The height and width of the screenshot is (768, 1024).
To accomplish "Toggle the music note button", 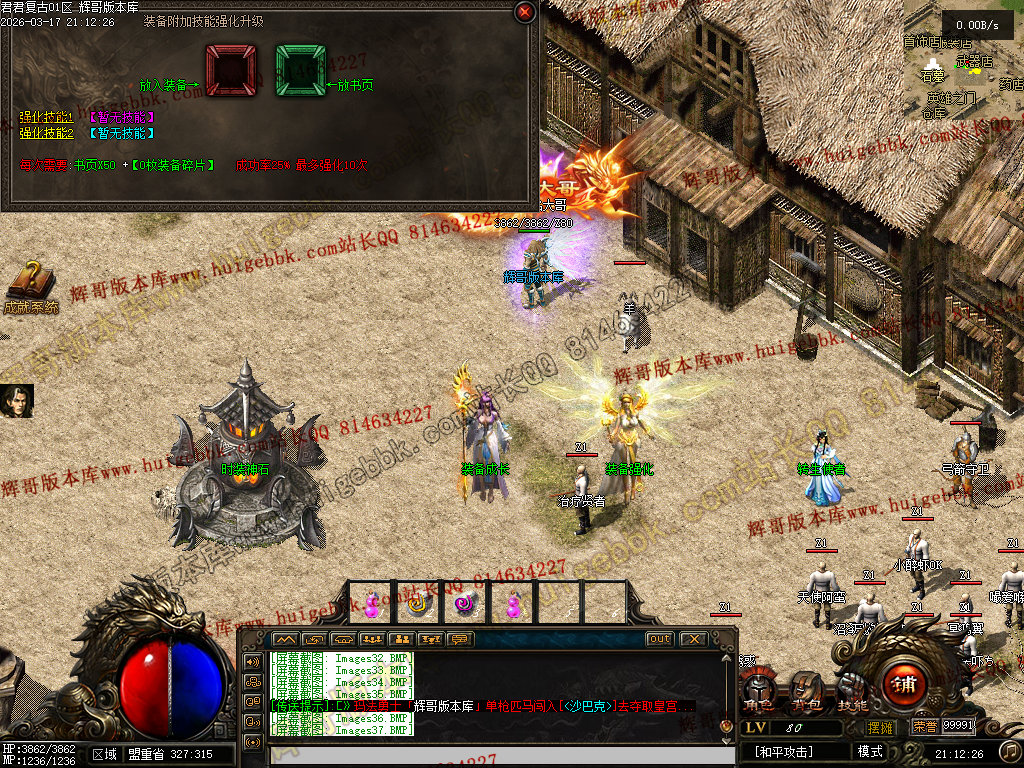I will pyautogui.click(x=1010, y=750).
